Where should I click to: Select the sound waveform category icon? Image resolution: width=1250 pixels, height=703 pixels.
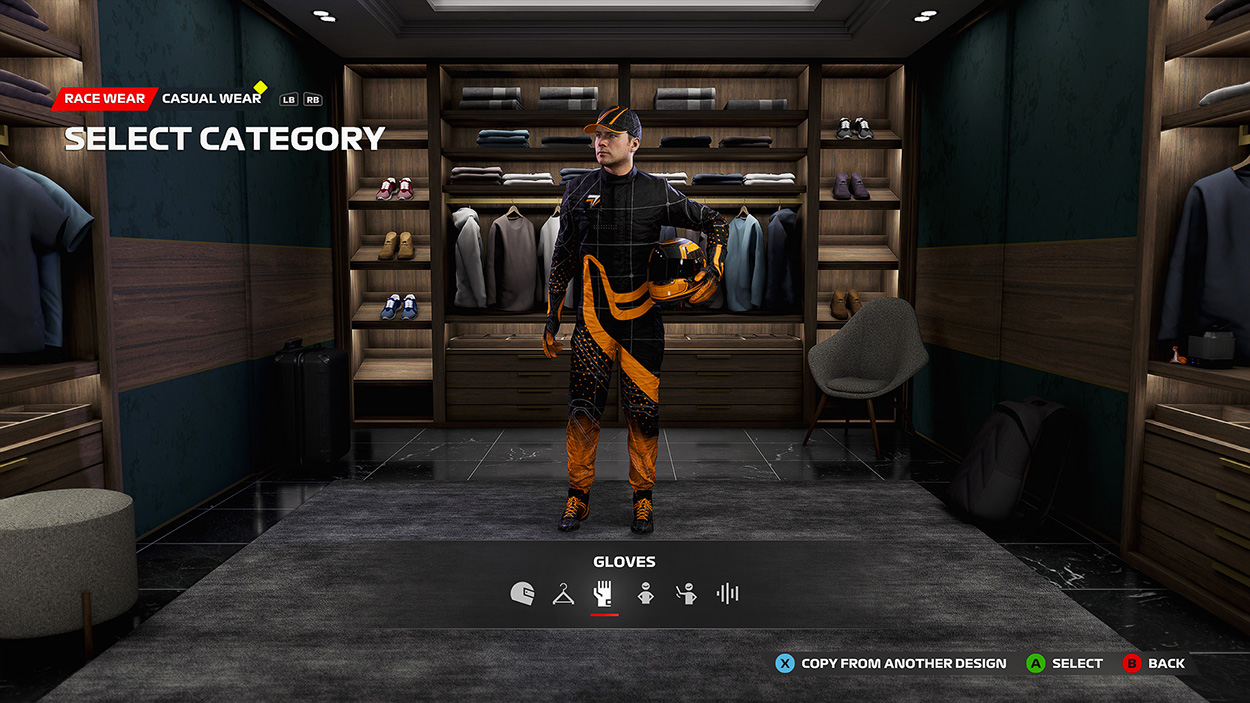tap(727, 594)
